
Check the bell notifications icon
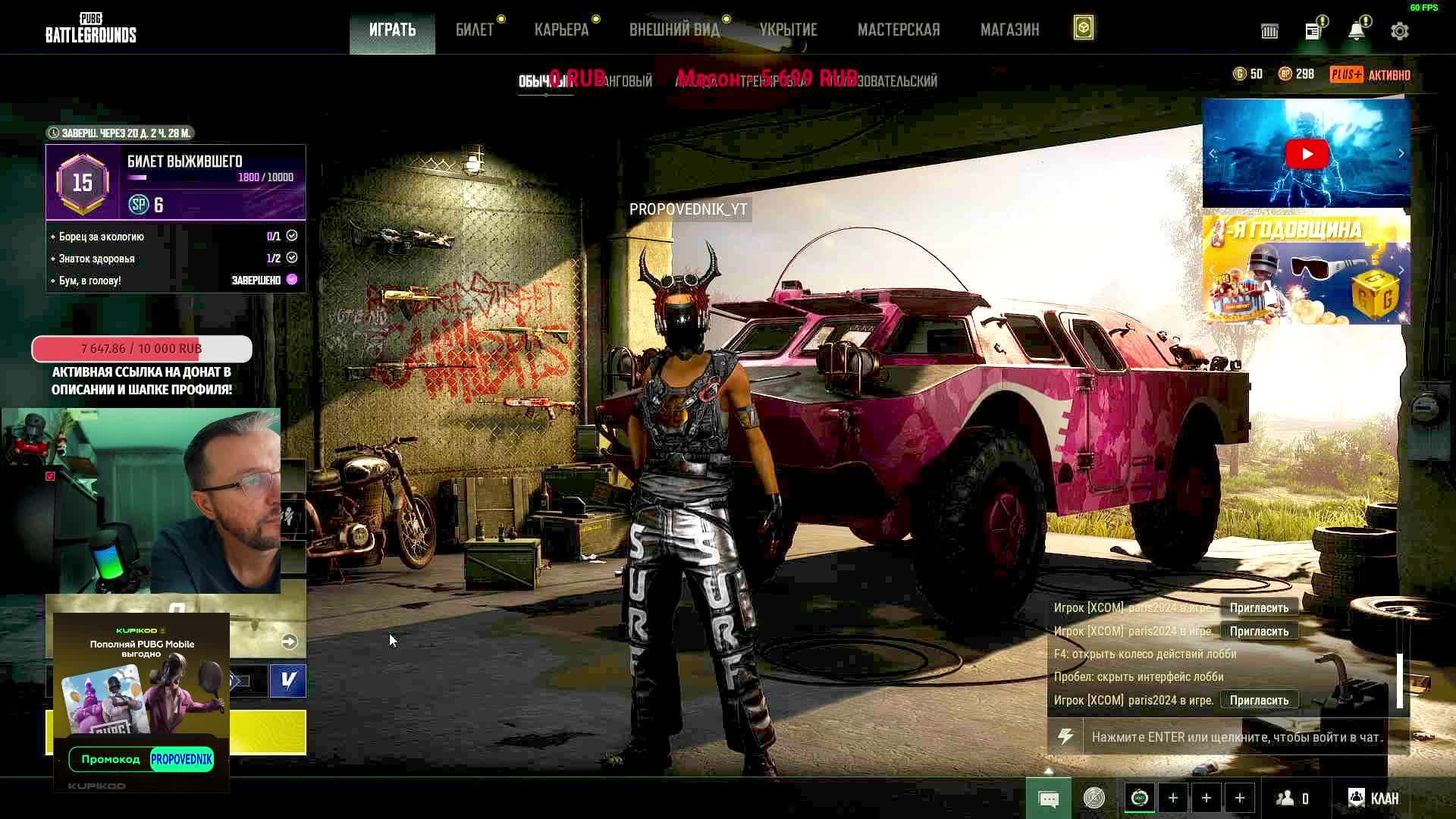point(1357,31)
